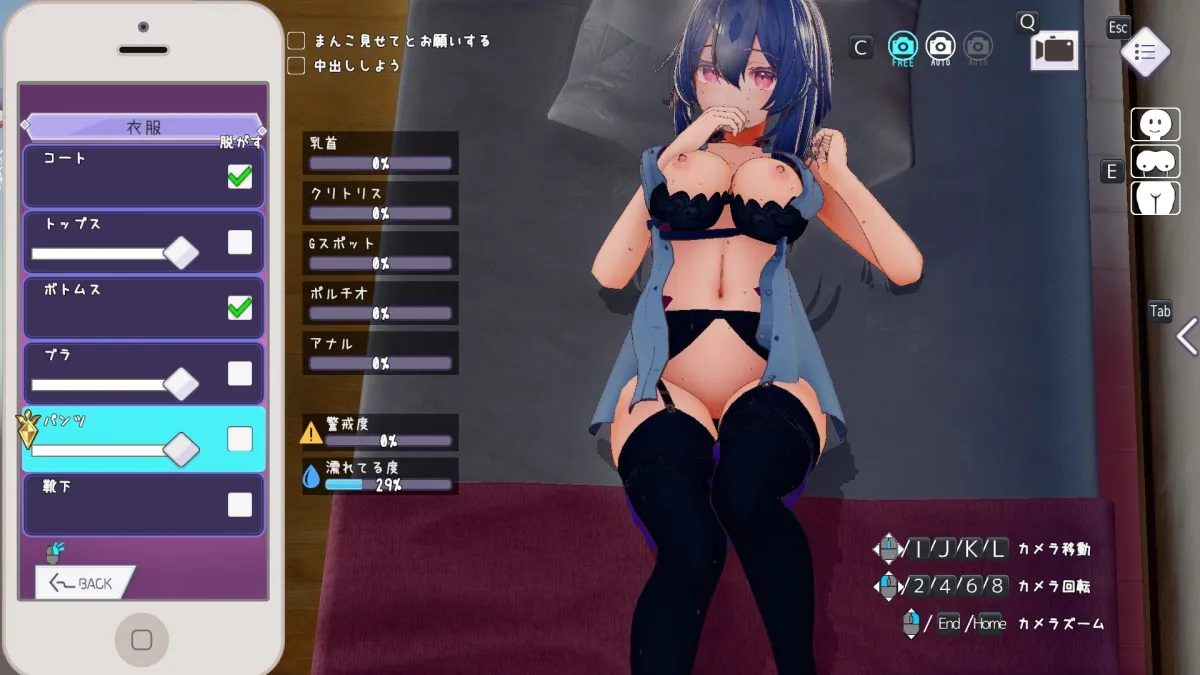
Task: Uncheck the コート checkbox
Action: click(240, 177)
